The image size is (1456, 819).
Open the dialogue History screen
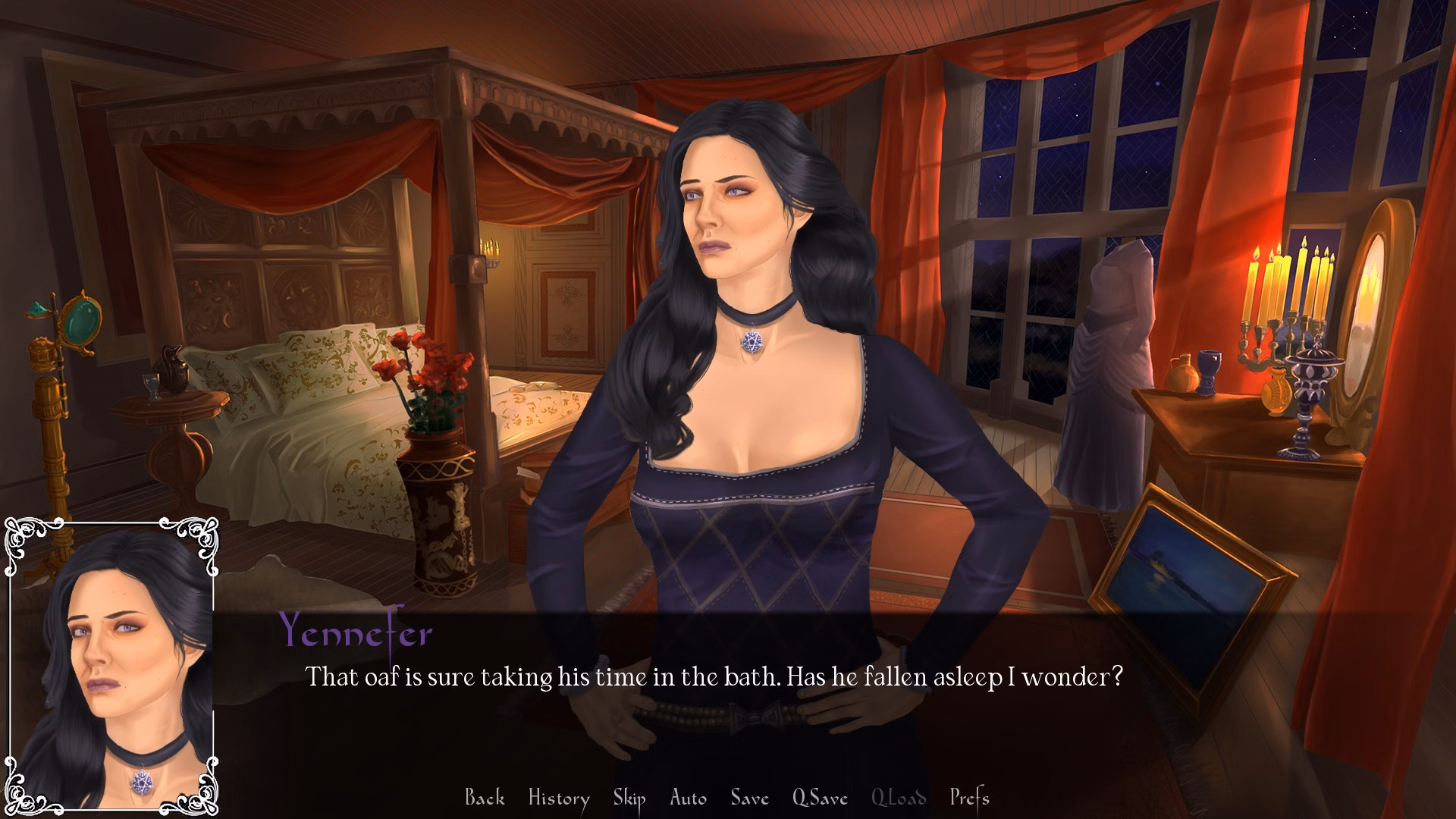[x=559, y=798]
